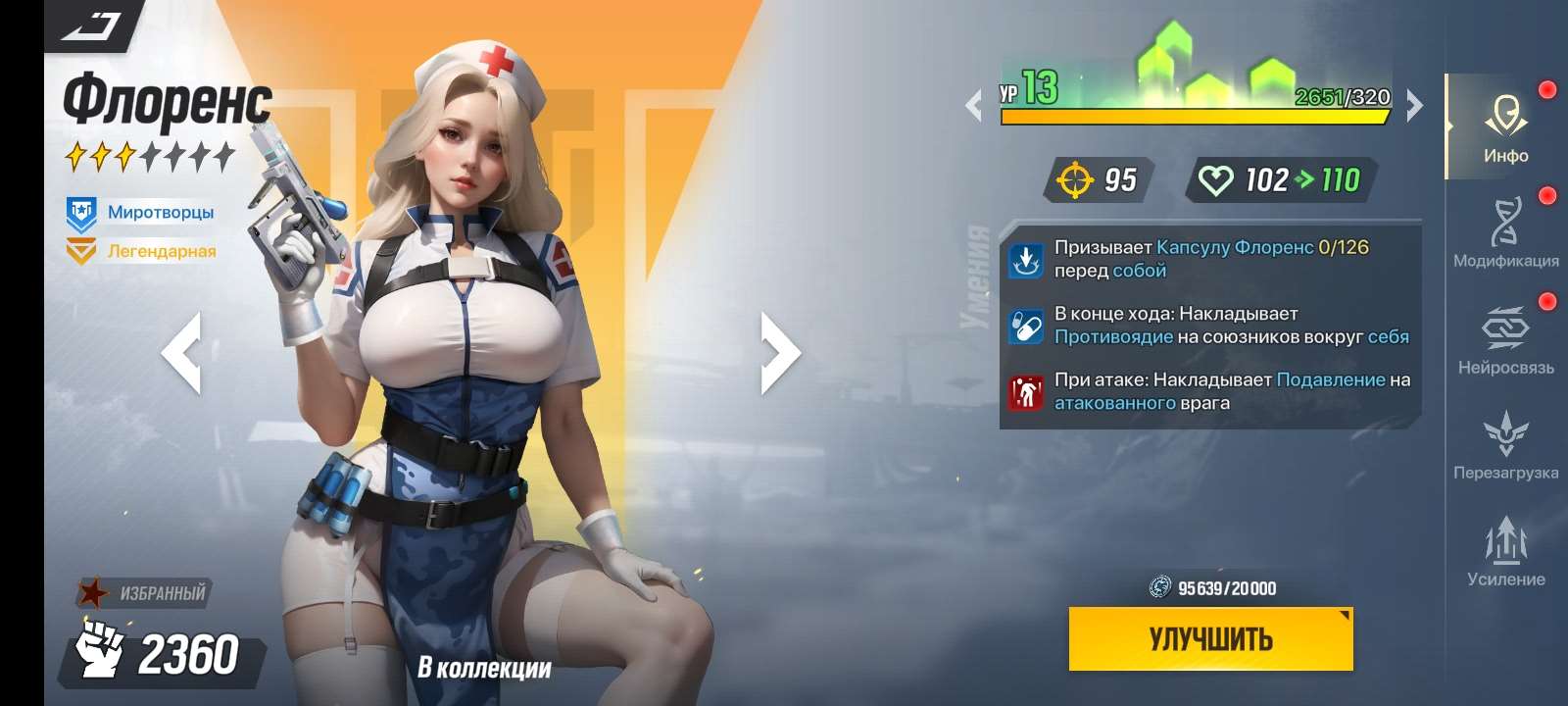Tap the accuracy crosshair stat icon
Viewport: 1568px width, 706px height.
1077,179
